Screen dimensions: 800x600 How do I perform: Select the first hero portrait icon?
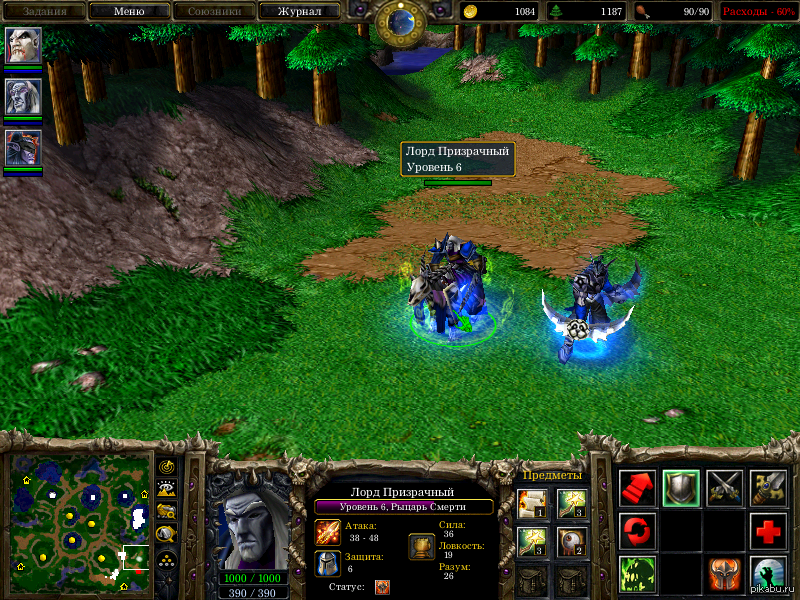coord(23,45)
